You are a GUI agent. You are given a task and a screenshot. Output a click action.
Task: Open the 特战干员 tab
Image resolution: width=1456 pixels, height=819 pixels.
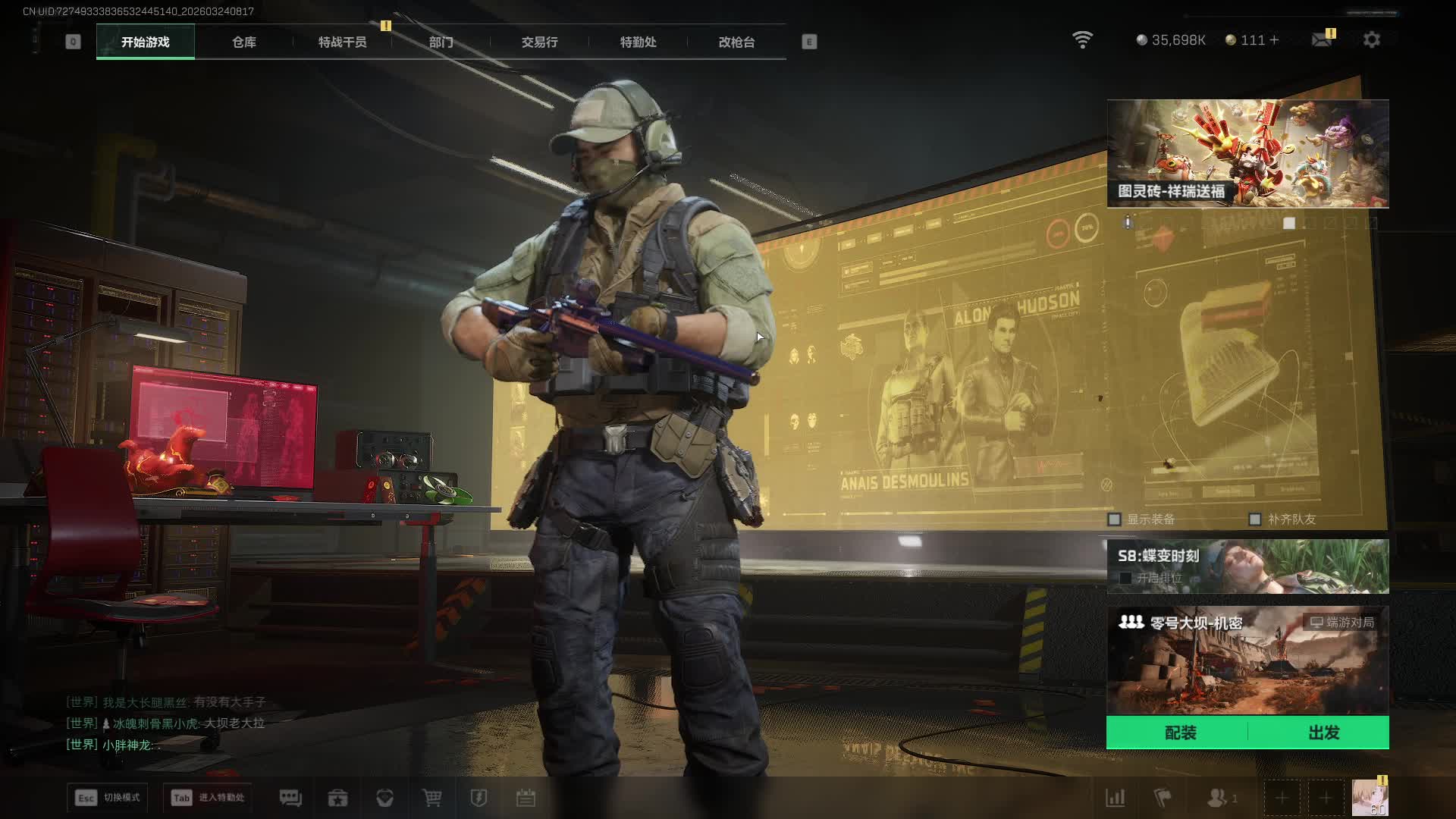(342, 42)
